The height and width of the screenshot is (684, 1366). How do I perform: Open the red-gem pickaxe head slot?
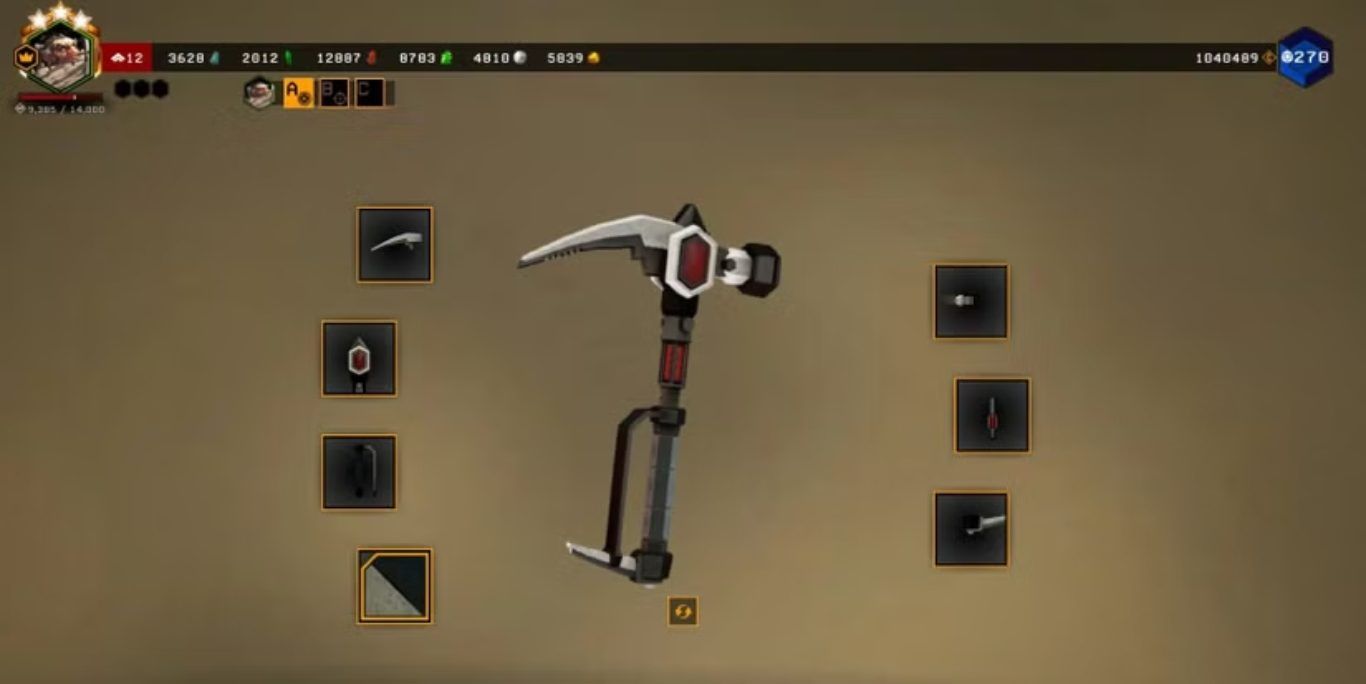tap(359, 358)
